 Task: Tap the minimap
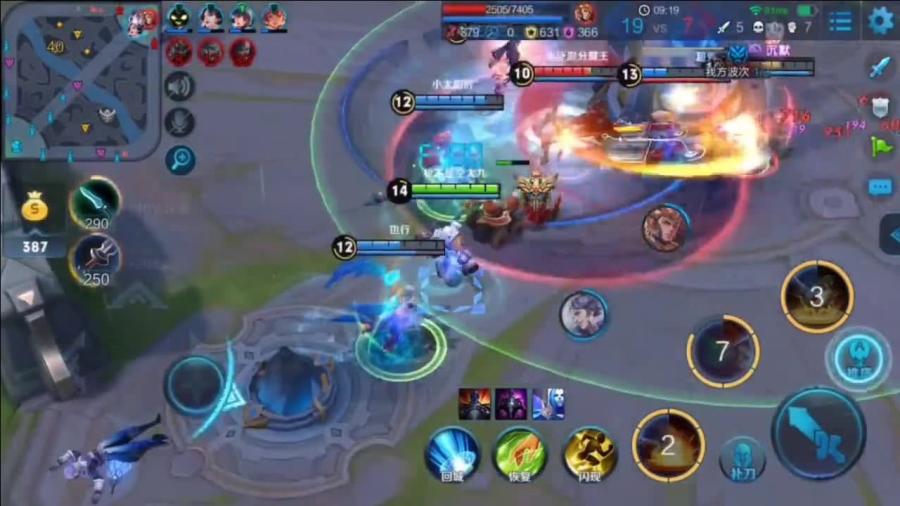click(x=80, y=81)
